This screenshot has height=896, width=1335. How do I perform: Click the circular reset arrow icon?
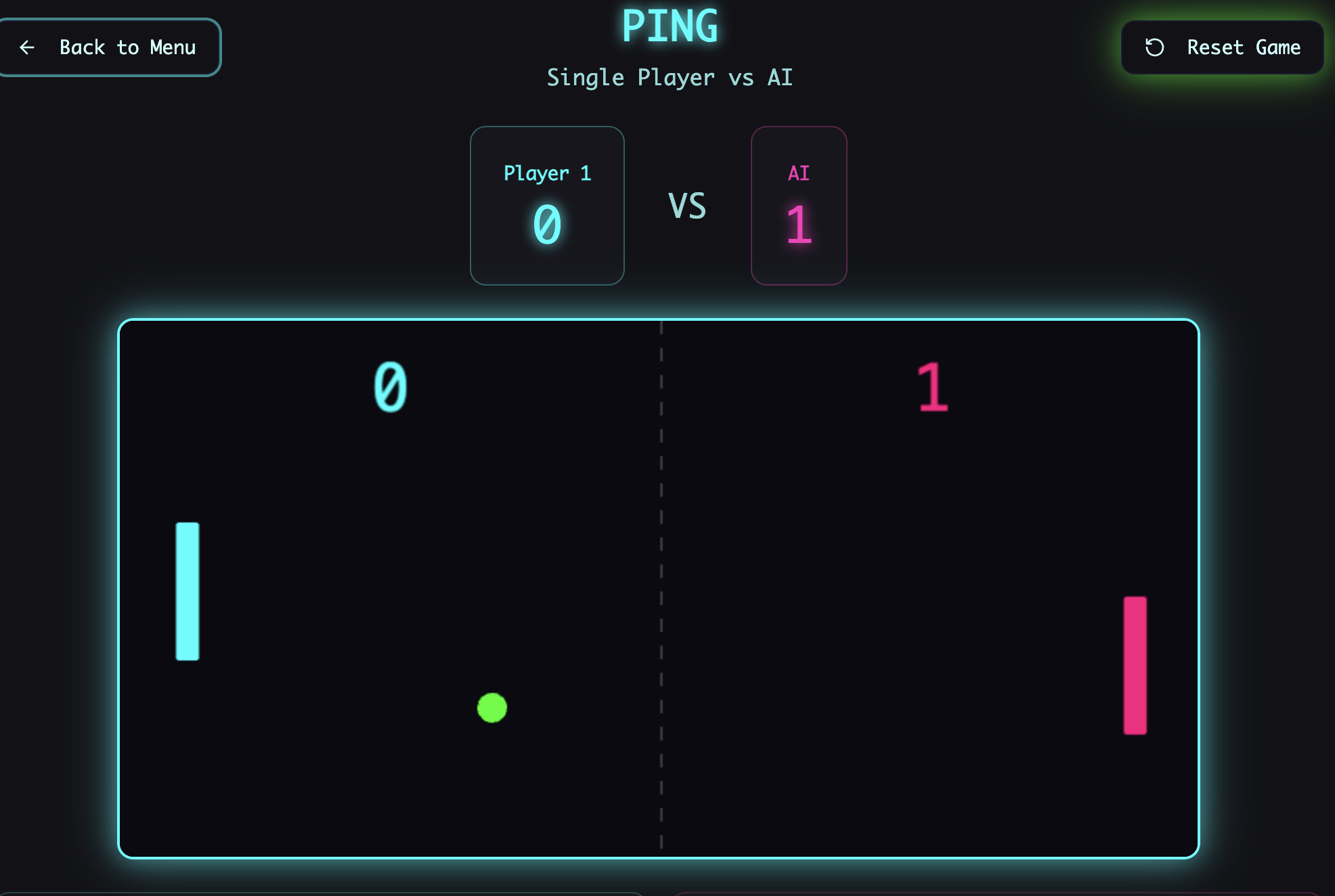pyautogui.click(x=1154, y=47)
